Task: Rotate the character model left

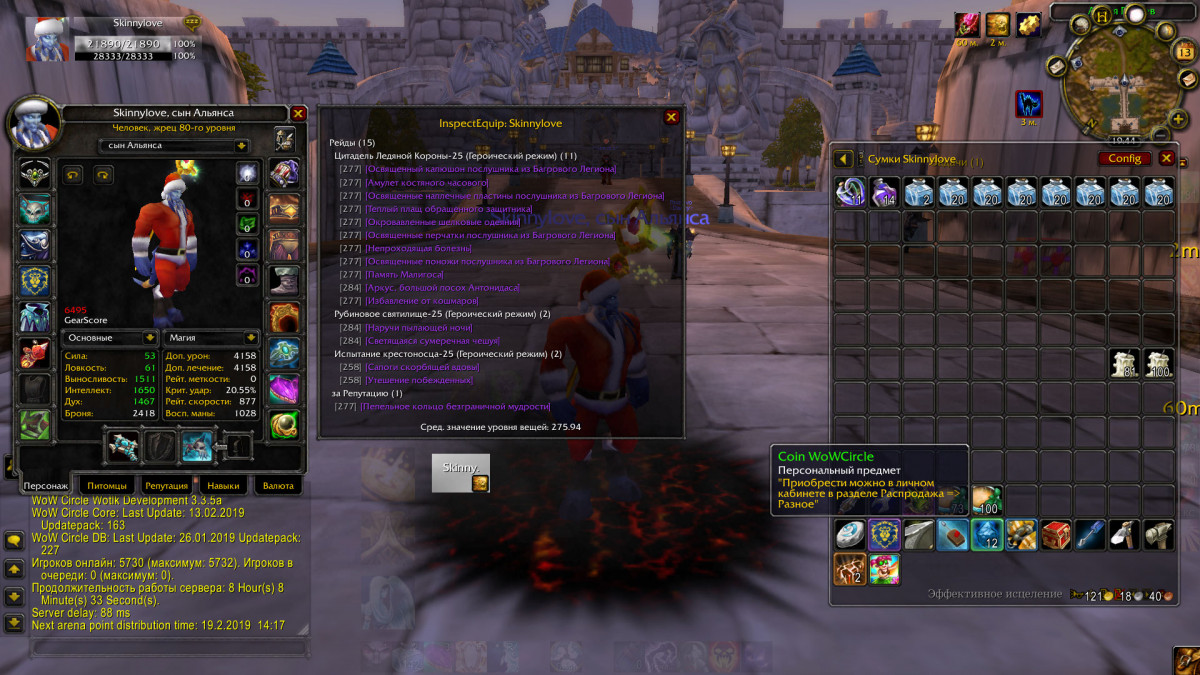Action: pos(74,175)
